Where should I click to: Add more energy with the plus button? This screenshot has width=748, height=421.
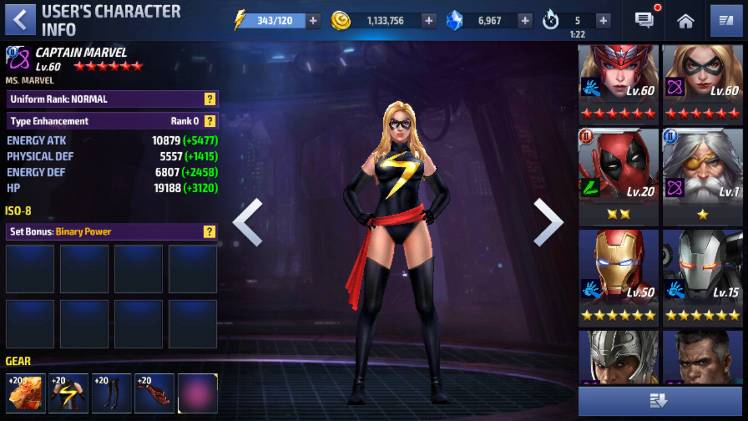tap(314, 20)
